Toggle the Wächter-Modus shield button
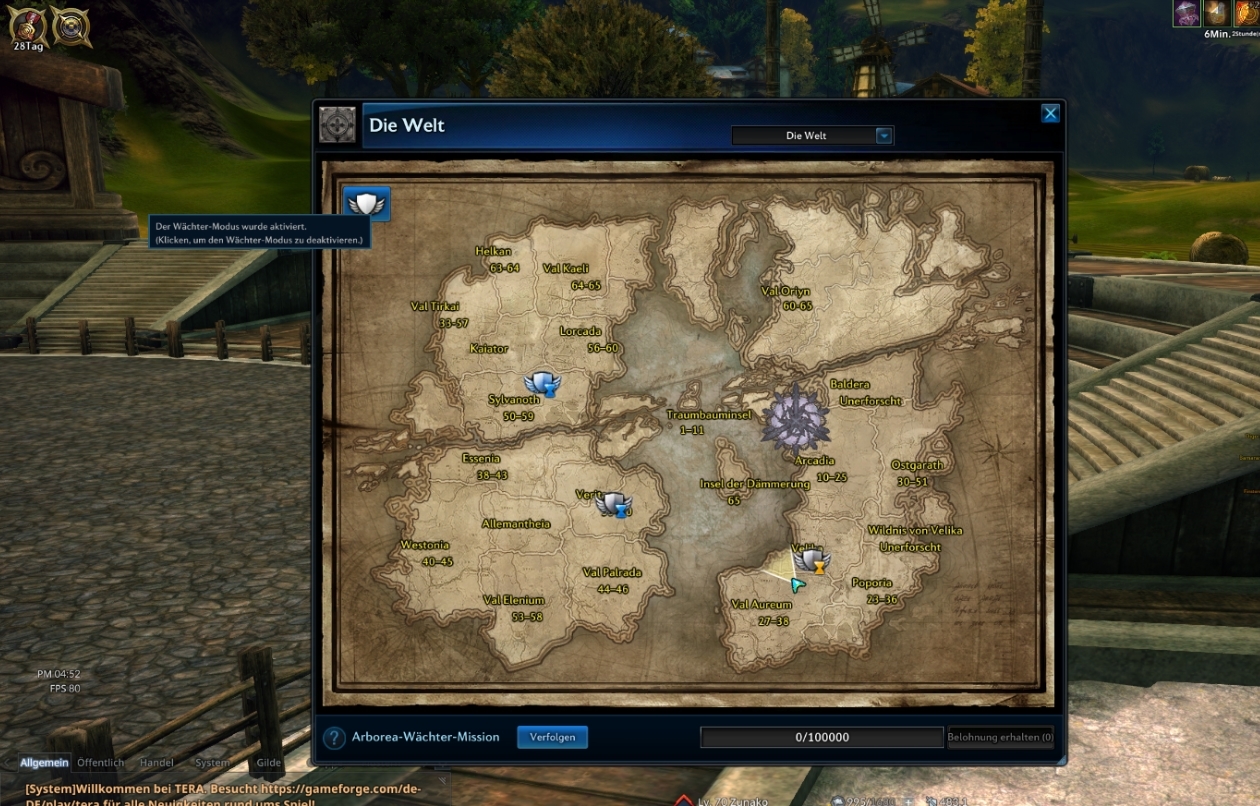 click(x=366, y=204)
